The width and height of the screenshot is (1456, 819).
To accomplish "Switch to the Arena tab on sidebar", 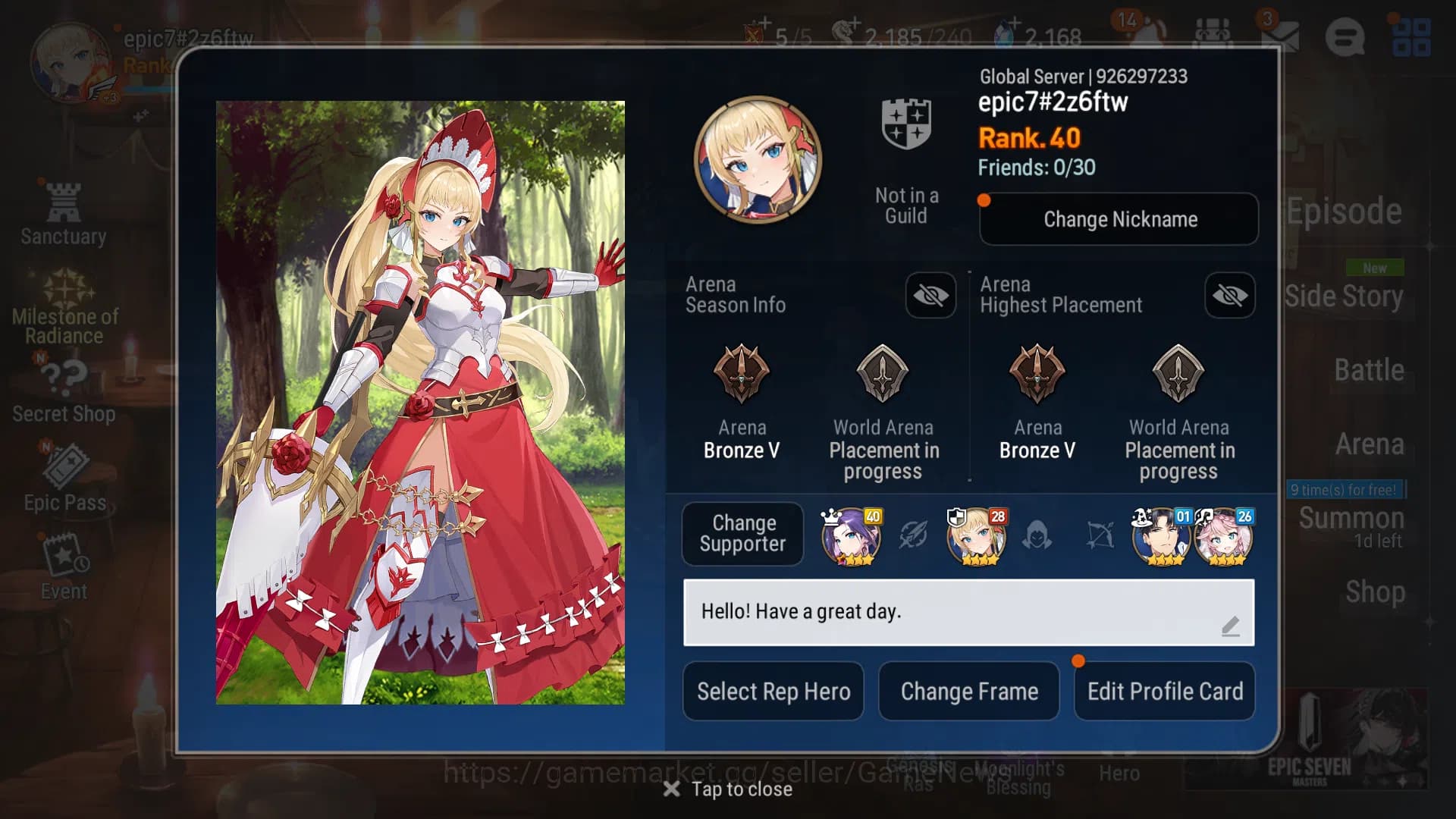I will click(x=1371, y=444).
